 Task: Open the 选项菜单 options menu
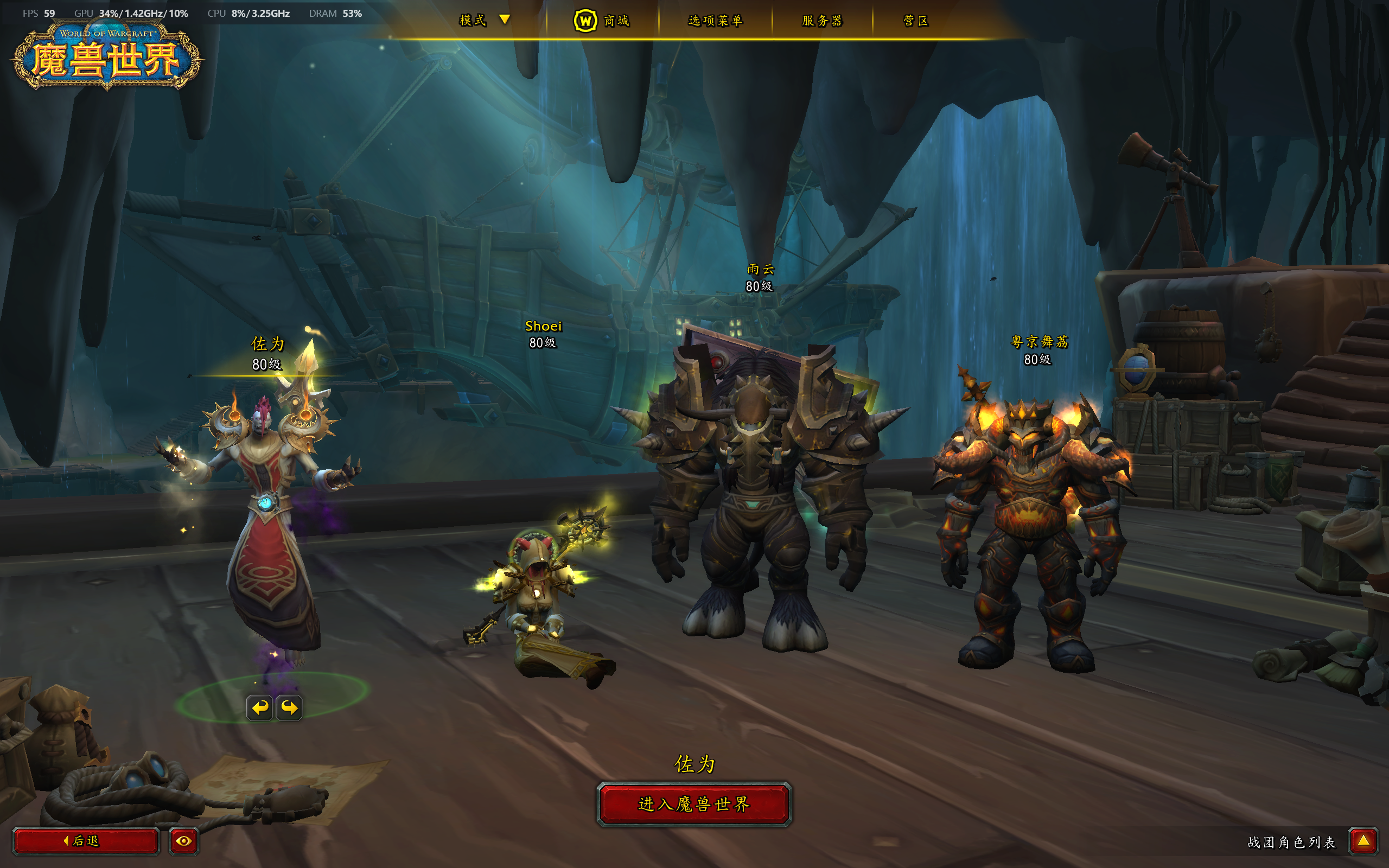pos(715,21)
